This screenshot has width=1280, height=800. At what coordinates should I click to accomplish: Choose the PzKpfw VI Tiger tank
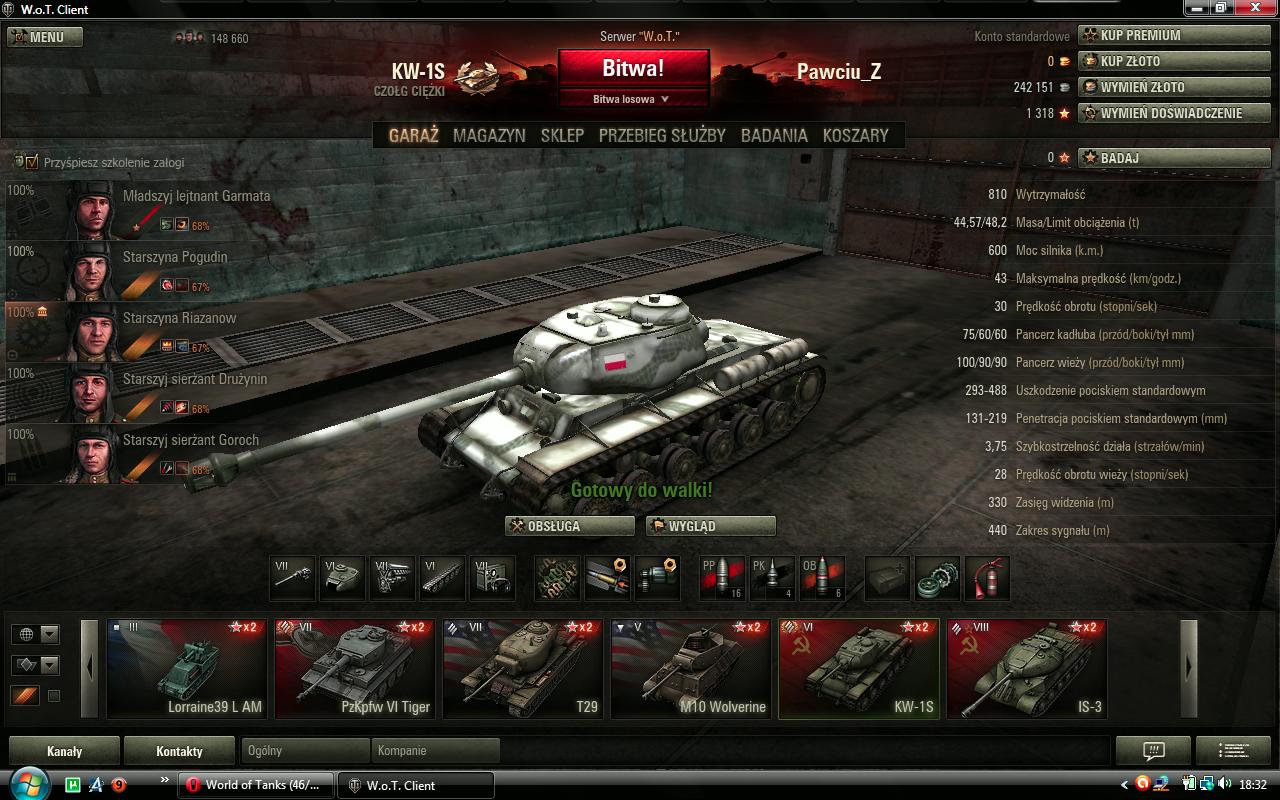tap(355, 668)
